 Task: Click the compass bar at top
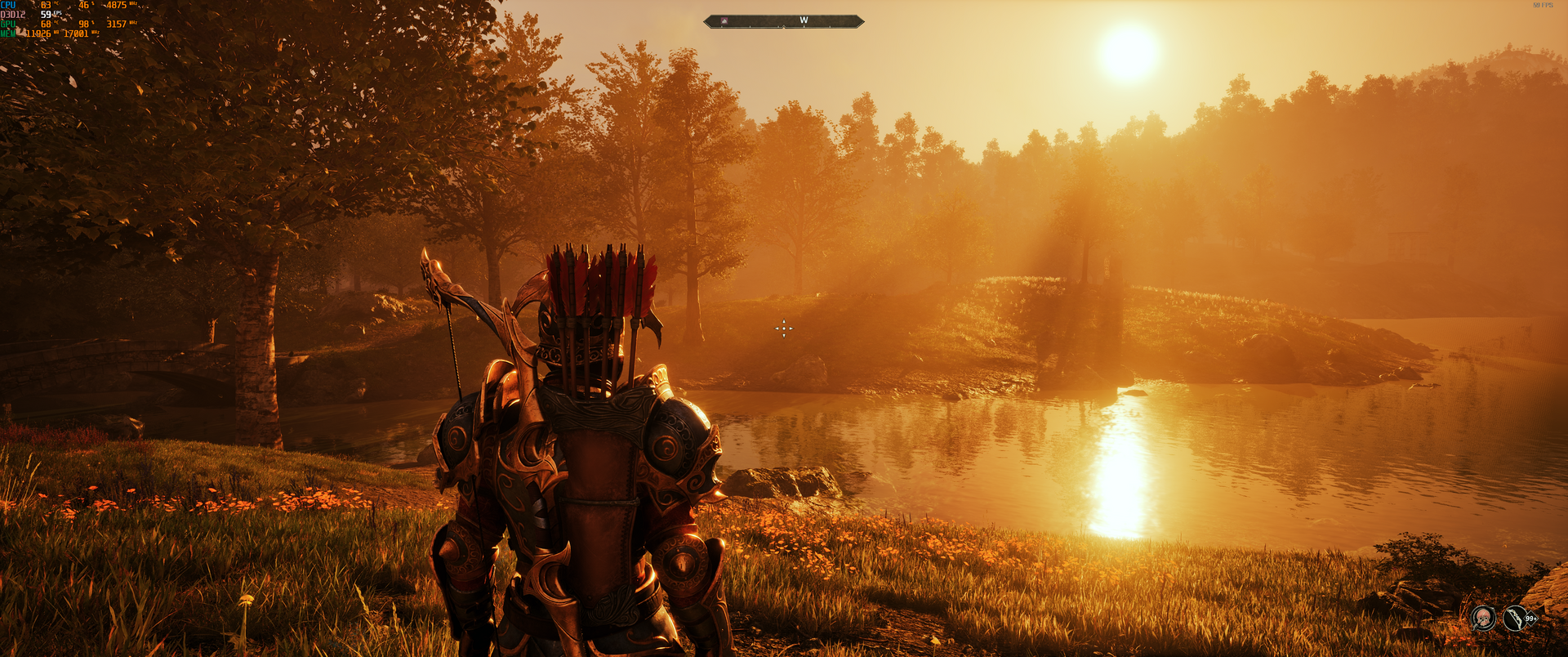pos(783,21)
